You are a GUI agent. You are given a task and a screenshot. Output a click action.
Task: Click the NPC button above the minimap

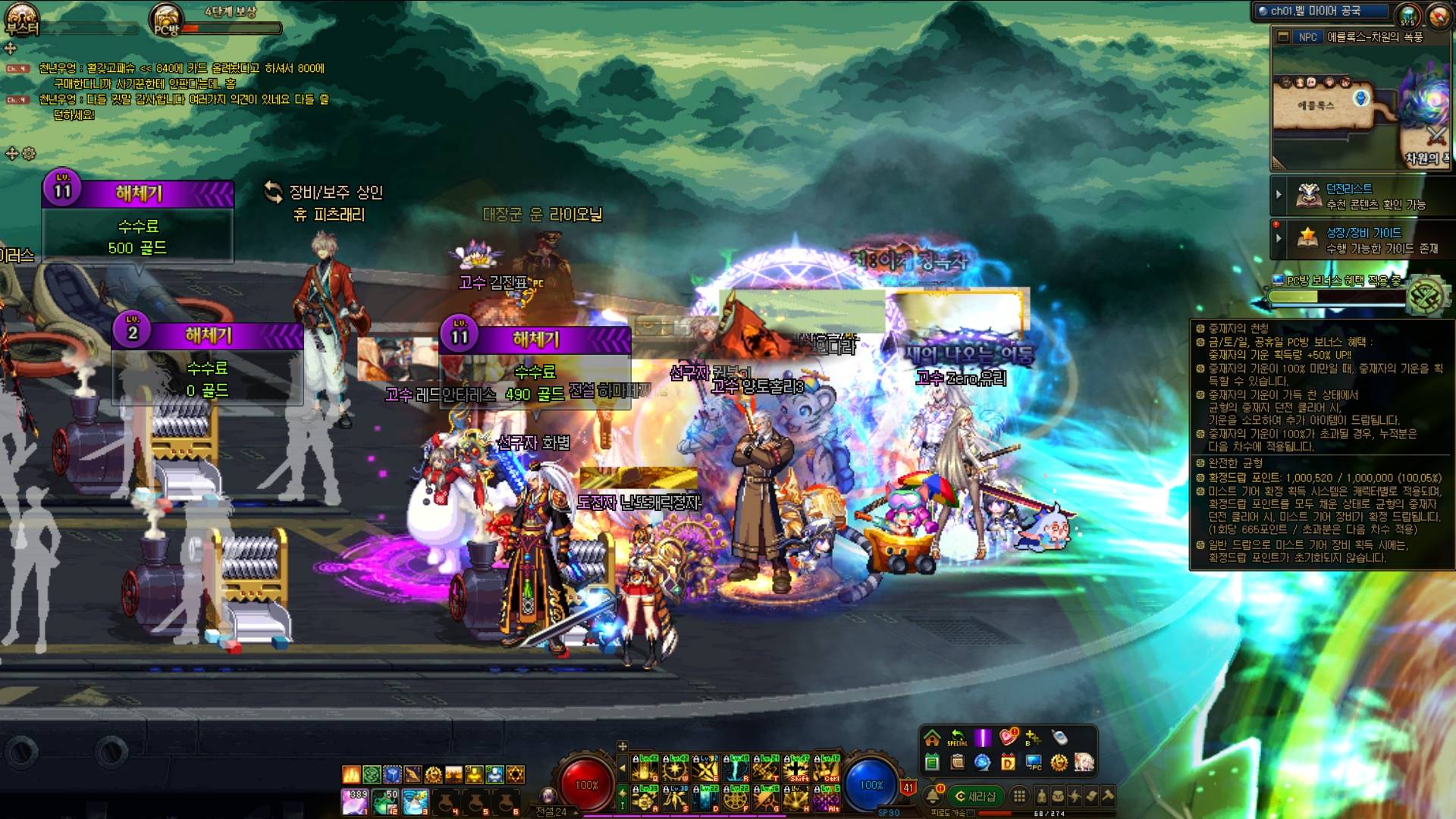click(x=1307, y=36)
